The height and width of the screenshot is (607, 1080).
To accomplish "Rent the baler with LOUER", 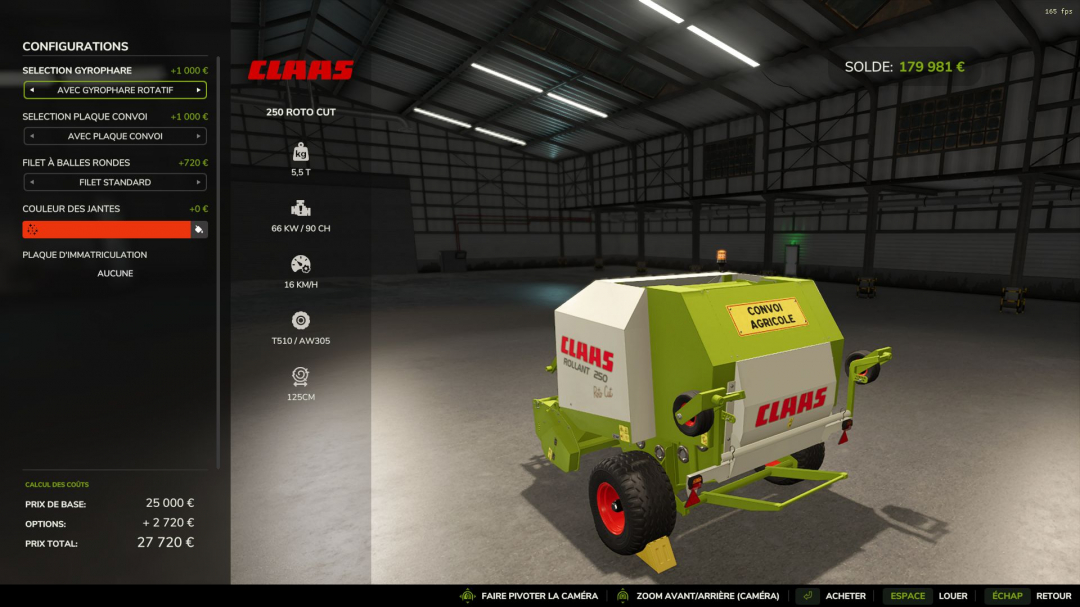I will tap(952, 596).
